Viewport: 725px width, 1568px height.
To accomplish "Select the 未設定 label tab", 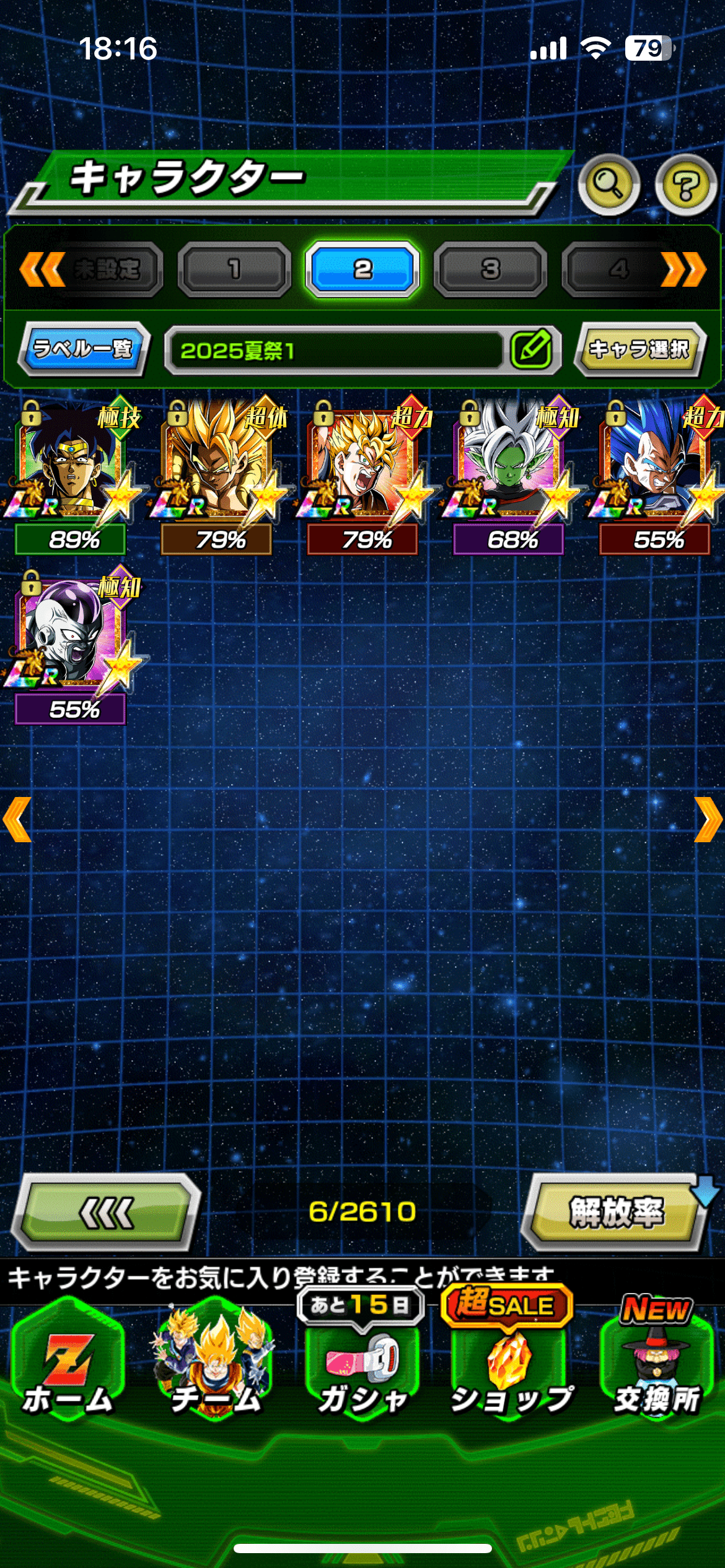I will click(x=107, y=269).
